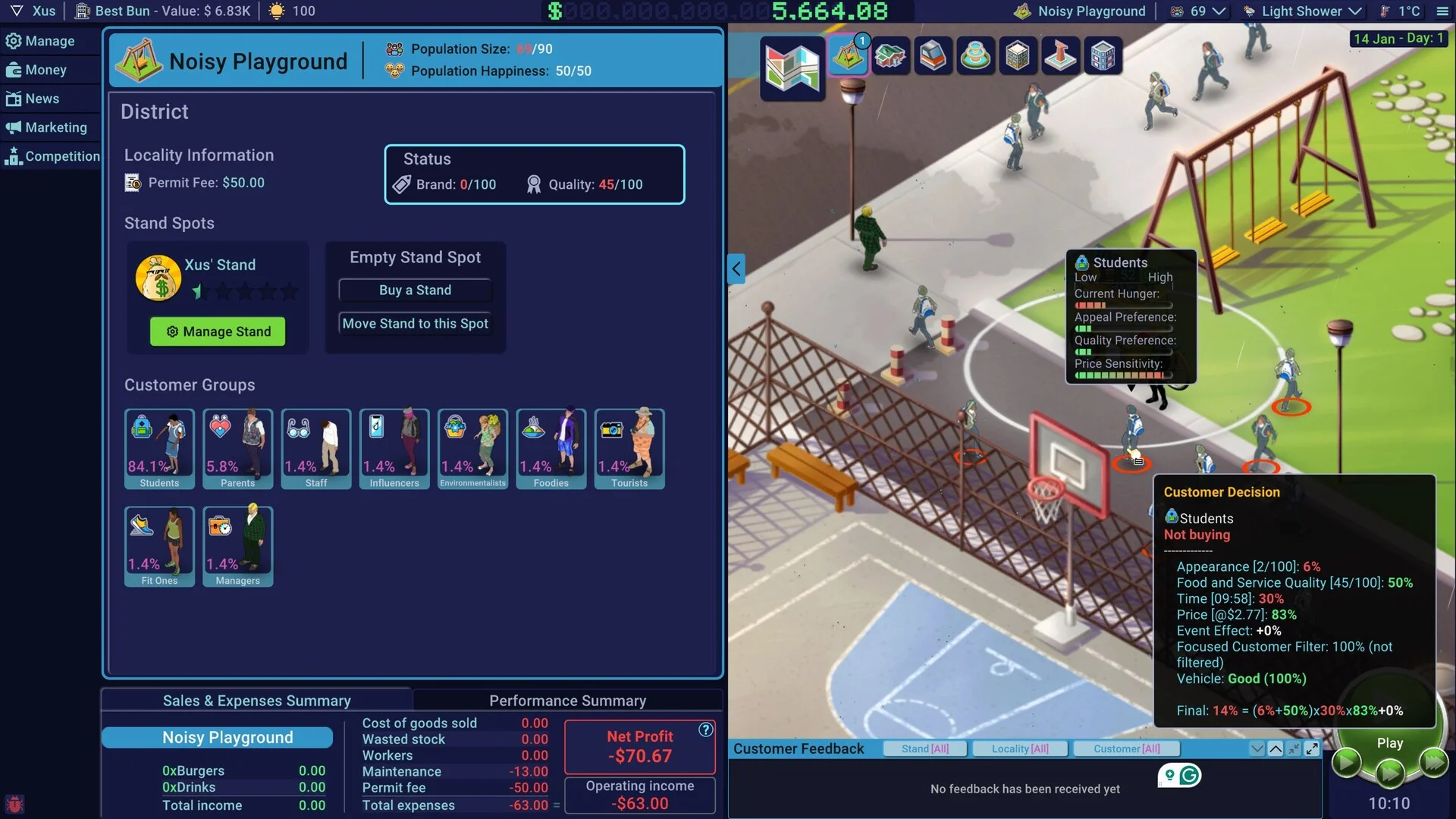1456x819 pixels.
Task: Open the Money menu
Action: click(45, 70)
